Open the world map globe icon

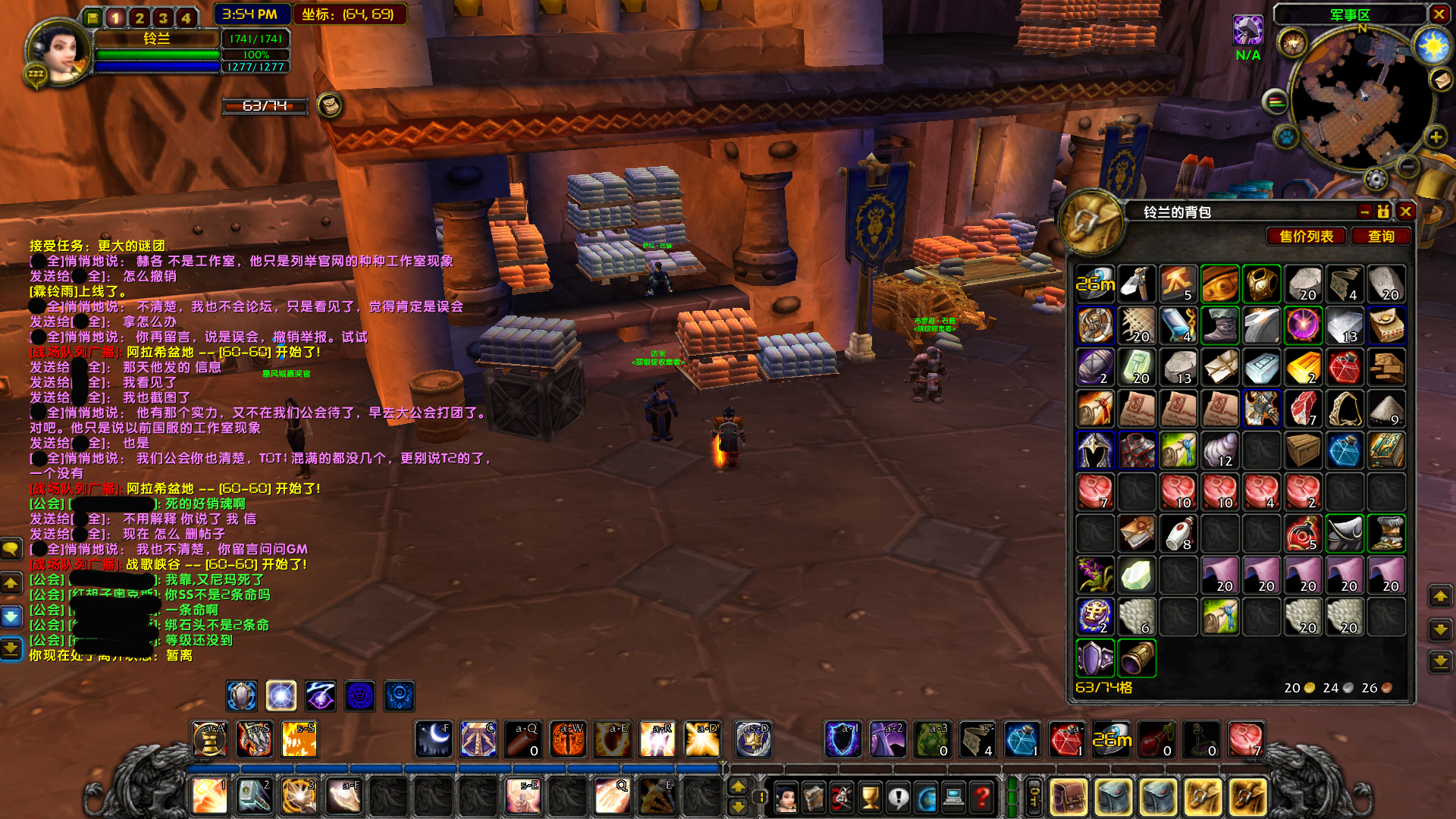tap(927, 798)
